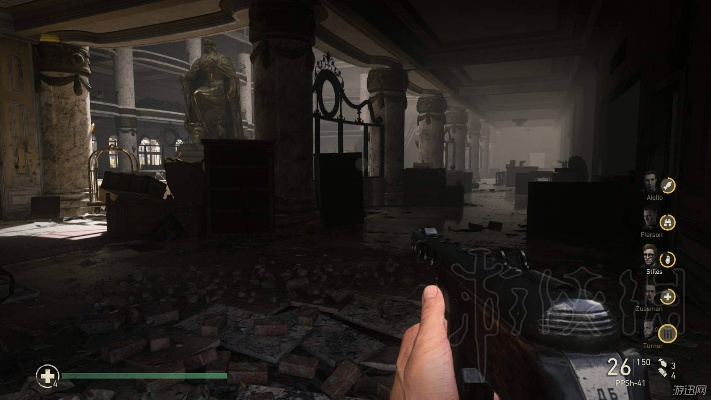Request ammo from Turner's ability icon
This screenshot has width=711, height=400.
coord(668,334)
